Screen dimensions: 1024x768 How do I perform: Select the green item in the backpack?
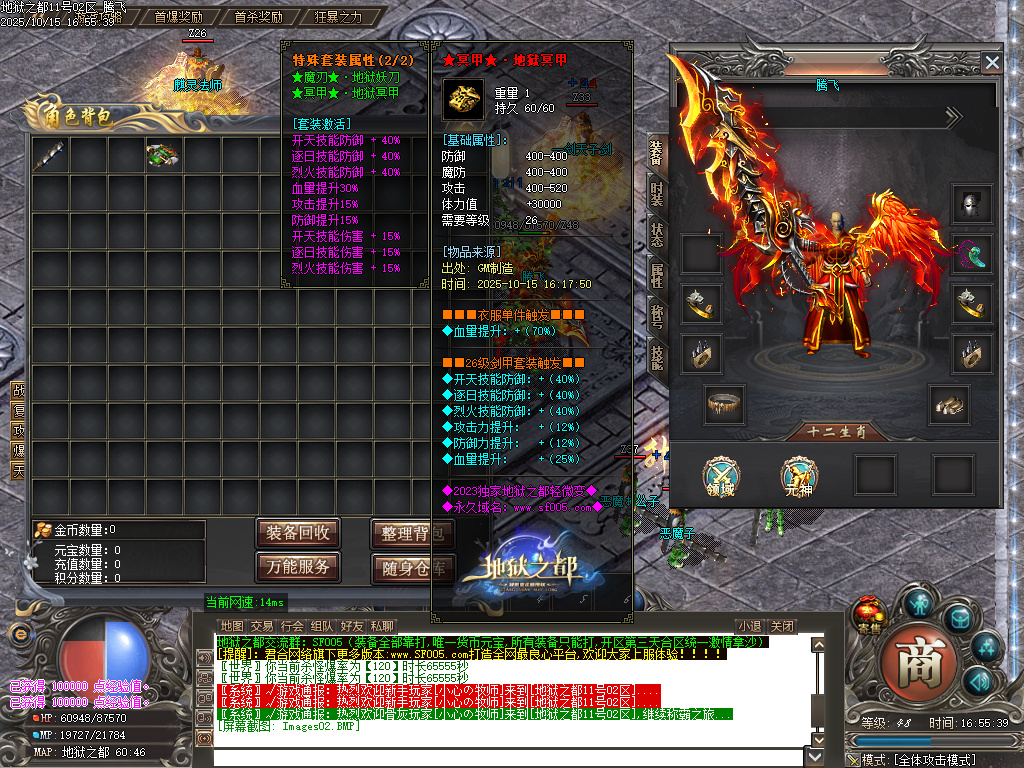pyautogui.click(x=162, y=155)
